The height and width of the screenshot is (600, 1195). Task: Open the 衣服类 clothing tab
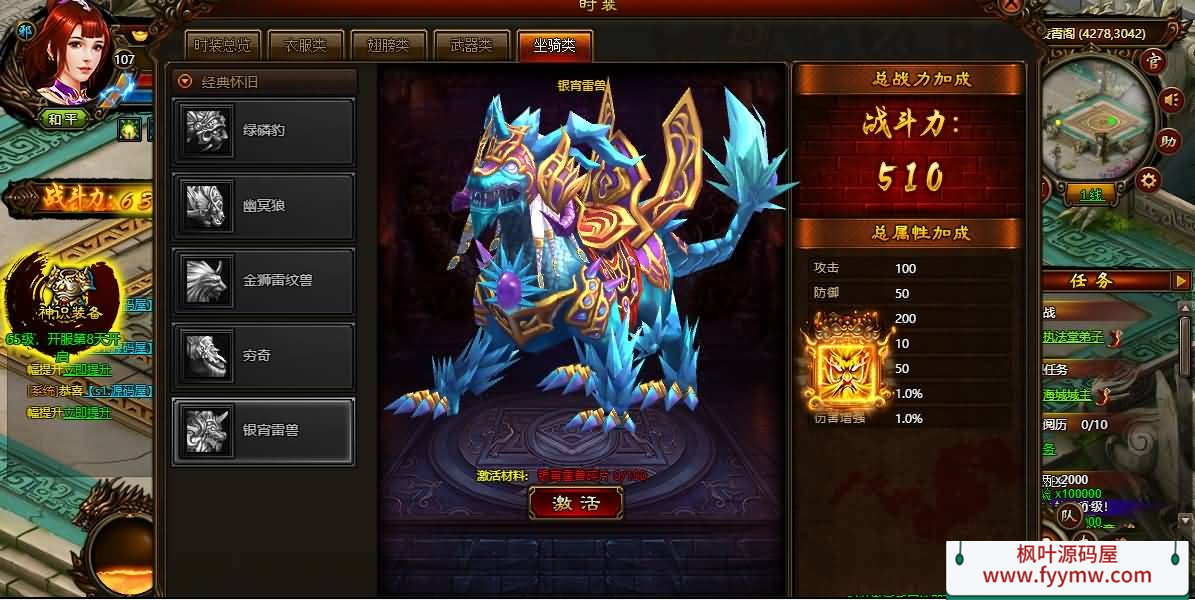point(306,45)
